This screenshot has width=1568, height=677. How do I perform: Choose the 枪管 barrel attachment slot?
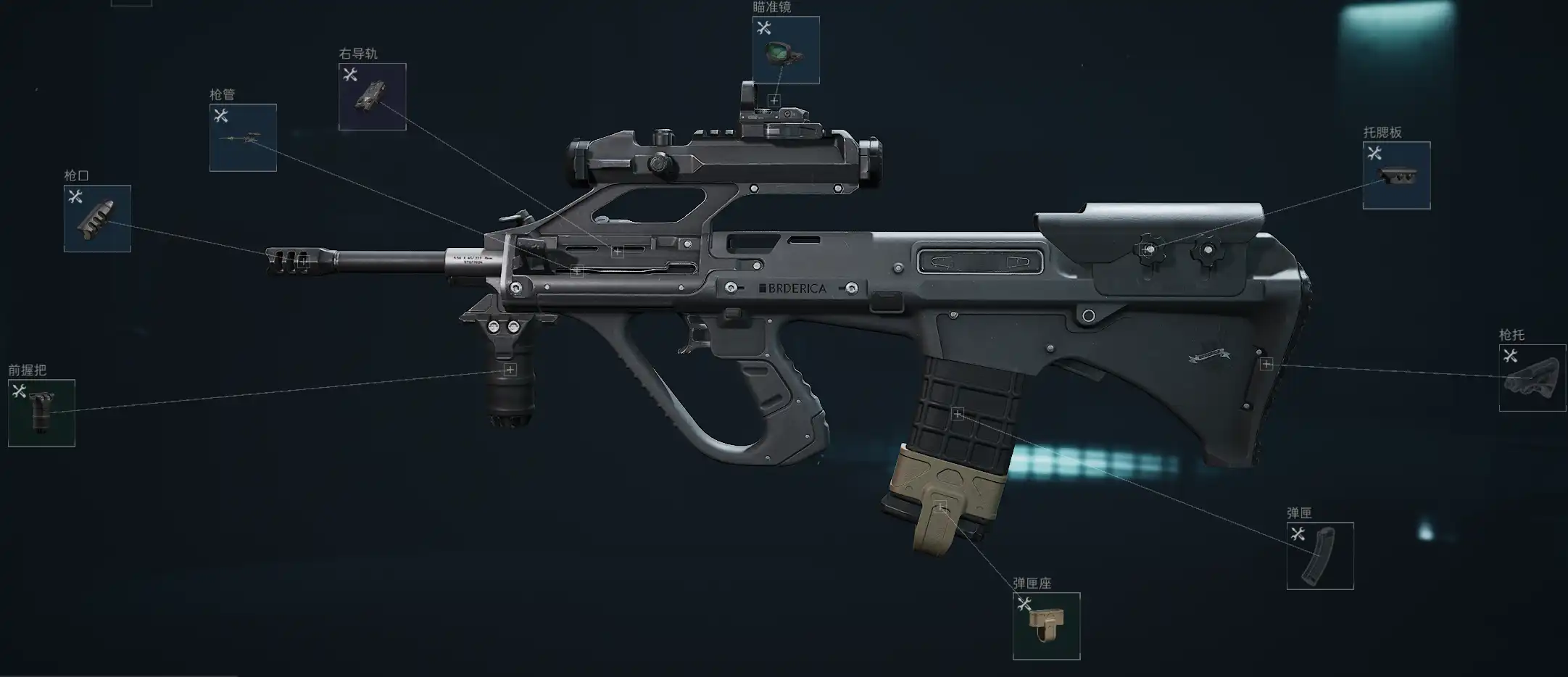(x=243, y=138)
